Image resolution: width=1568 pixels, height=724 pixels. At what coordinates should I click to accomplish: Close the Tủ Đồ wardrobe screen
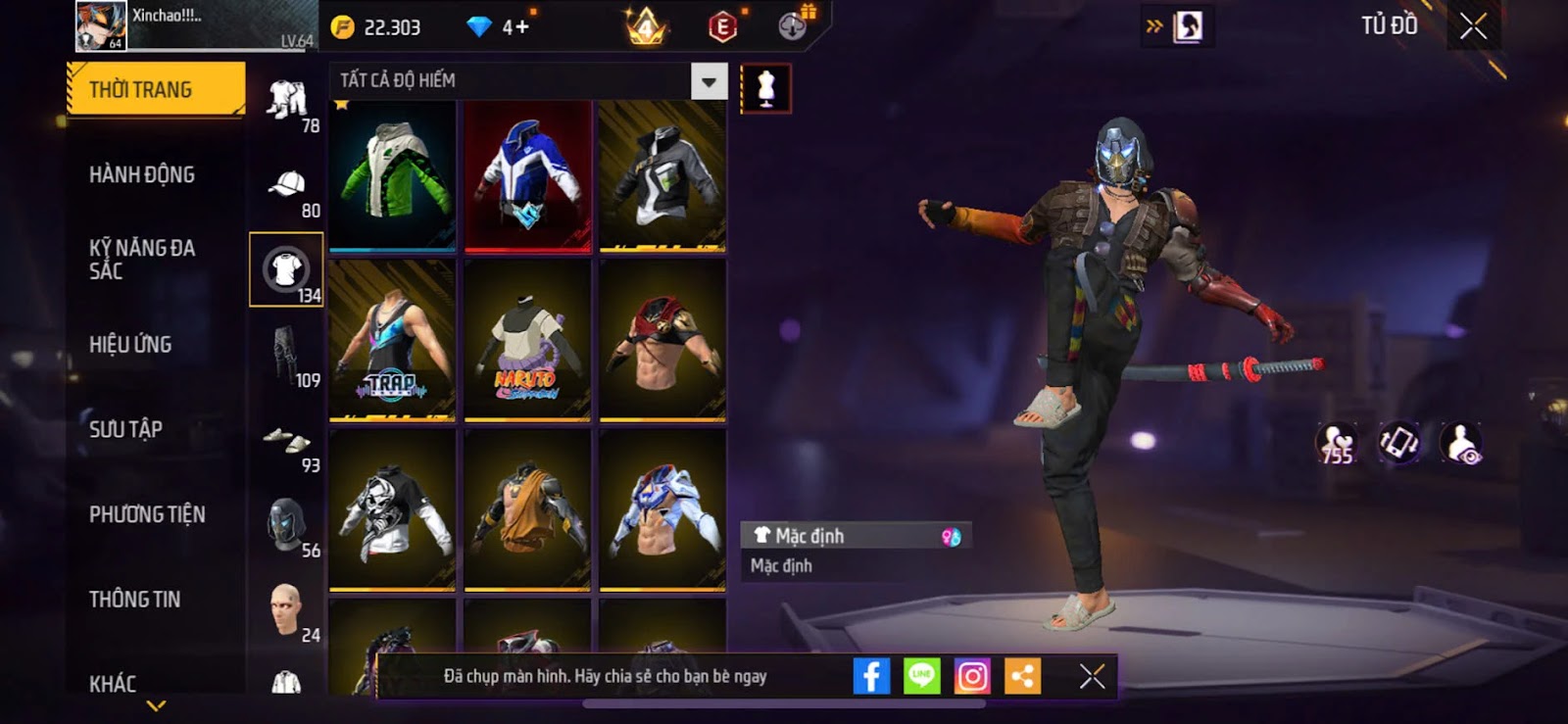(x=1473, y=26)
